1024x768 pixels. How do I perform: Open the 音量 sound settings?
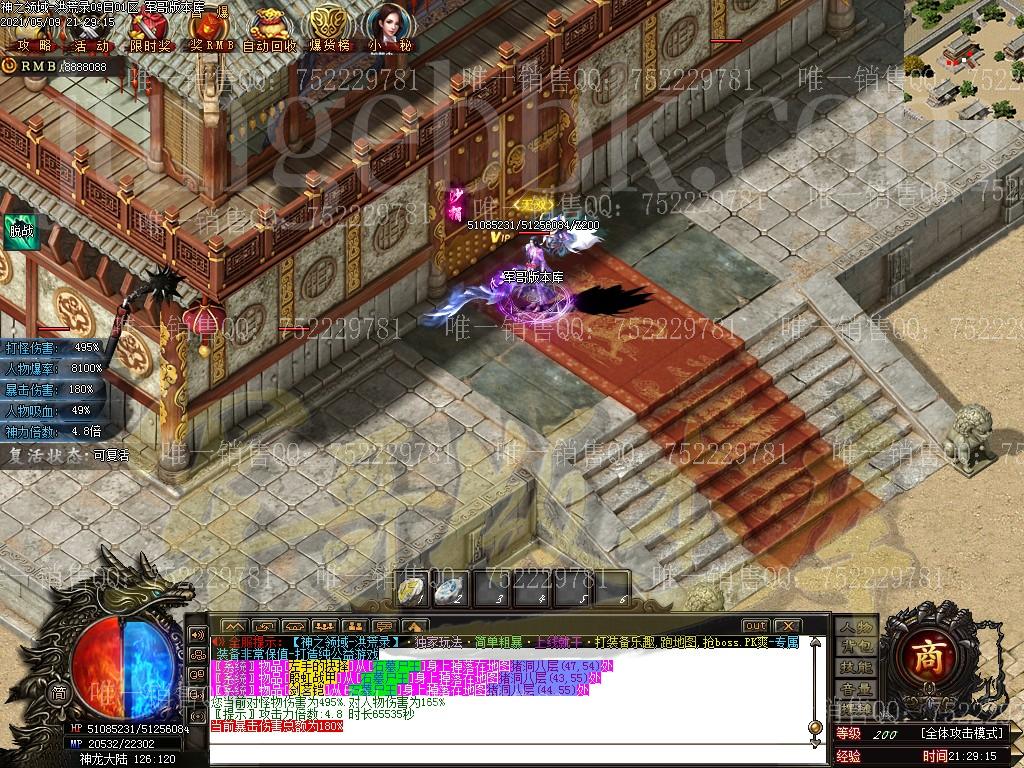(x=855, y=689)
